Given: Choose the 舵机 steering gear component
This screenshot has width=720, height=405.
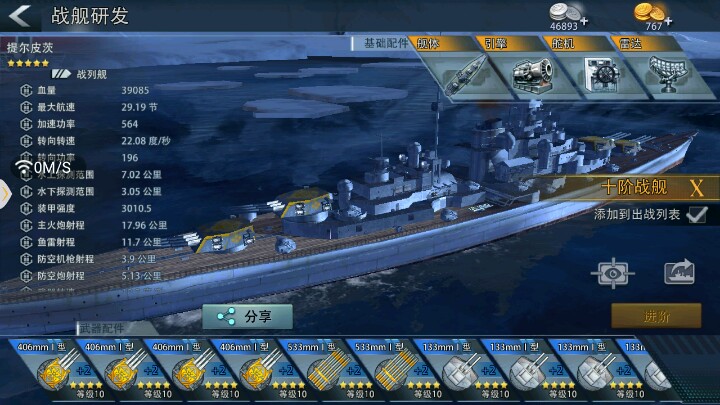Looking at the screenshot, I should click(x=598, y=73).
